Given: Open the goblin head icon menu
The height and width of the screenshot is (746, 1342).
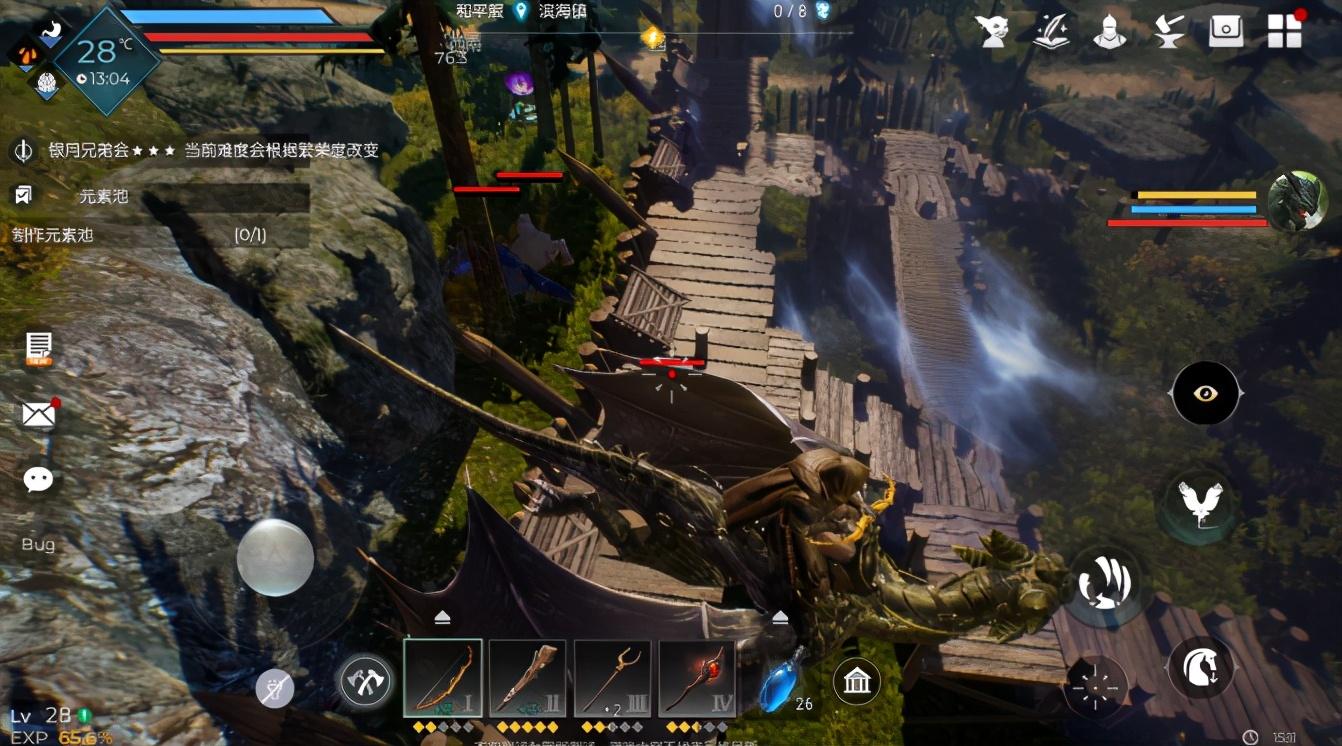Looking at the screenshot, I should coord(993,31).
